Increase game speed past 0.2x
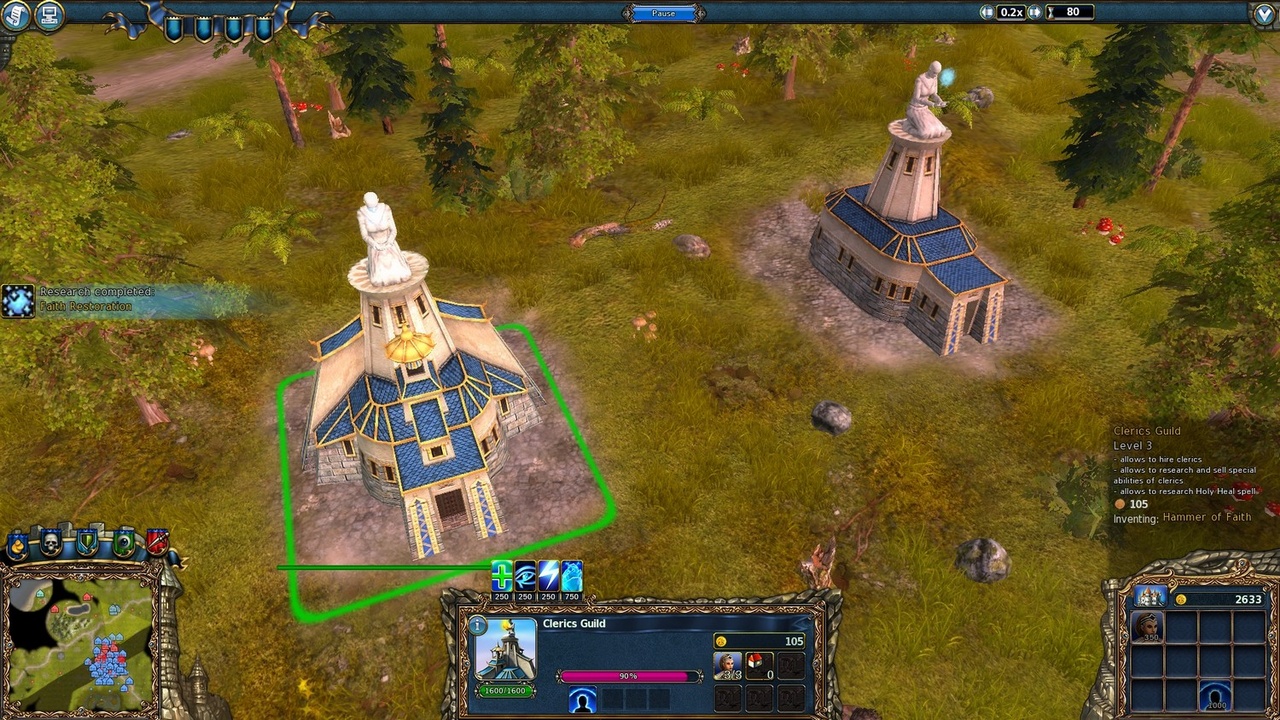The image size is (1280, 720). pos(1035,12)
